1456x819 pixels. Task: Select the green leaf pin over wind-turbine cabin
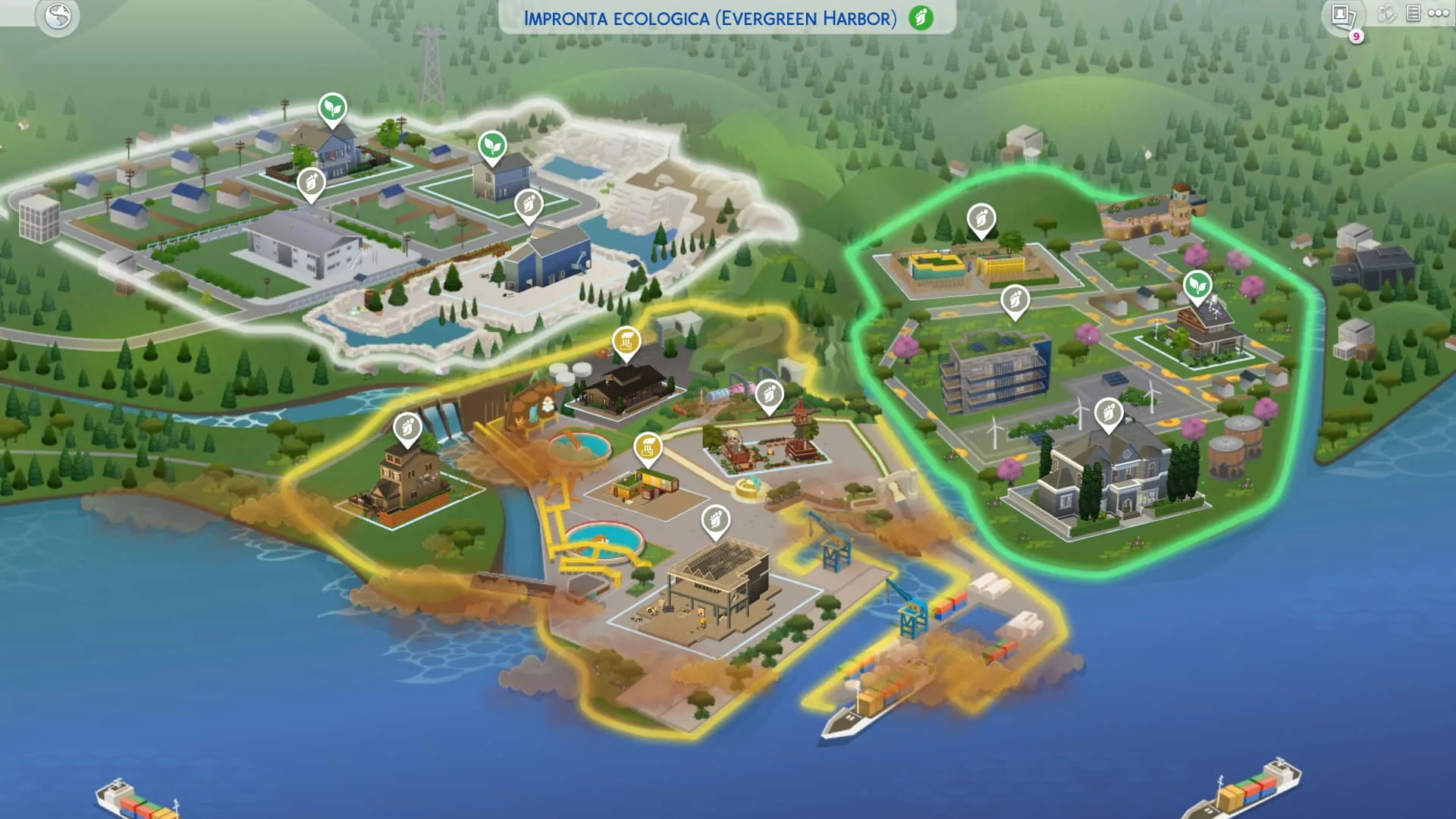[1197, 286]
